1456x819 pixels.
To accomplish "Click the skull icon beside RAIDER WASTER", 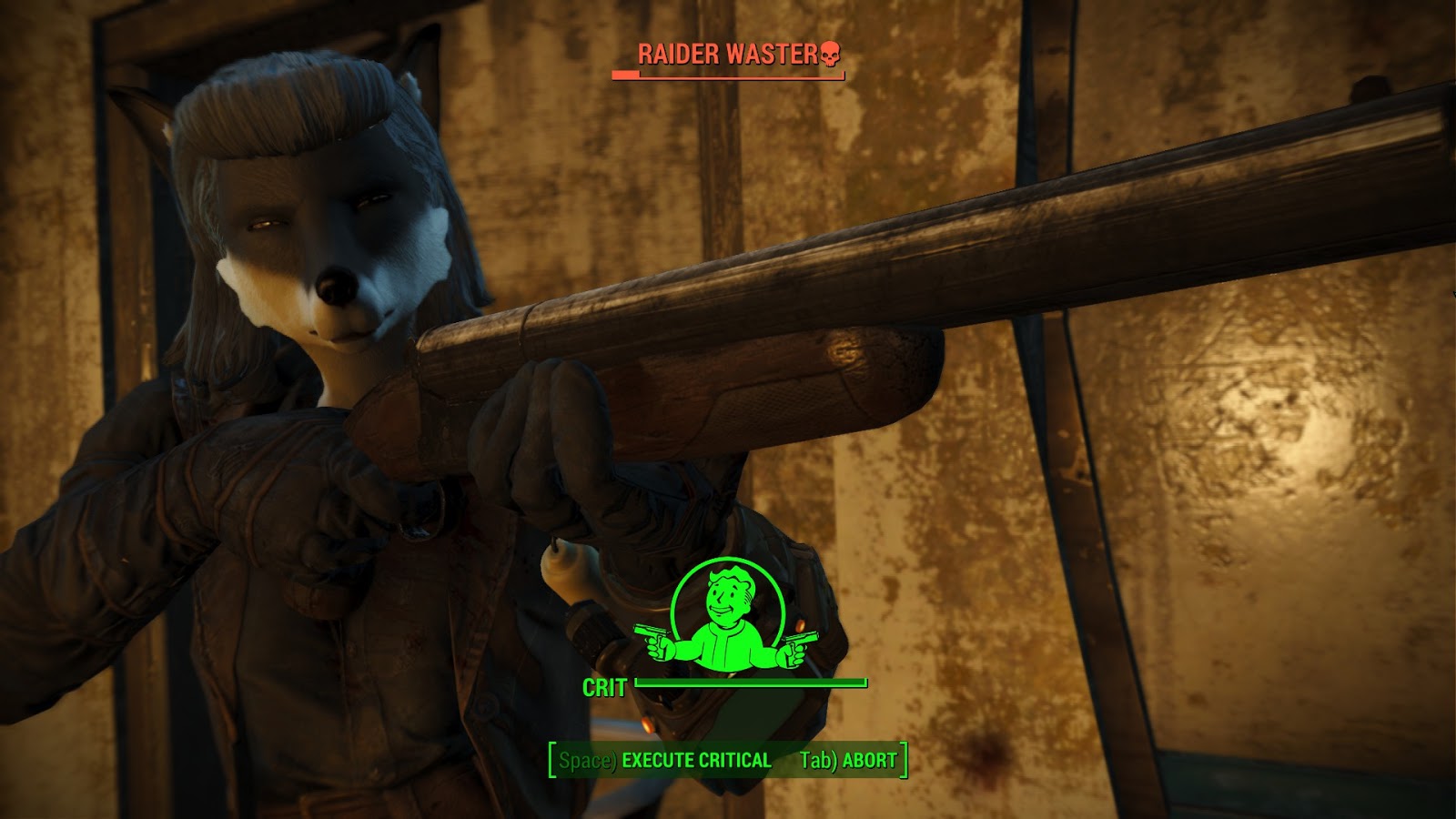I will (828, 55).
